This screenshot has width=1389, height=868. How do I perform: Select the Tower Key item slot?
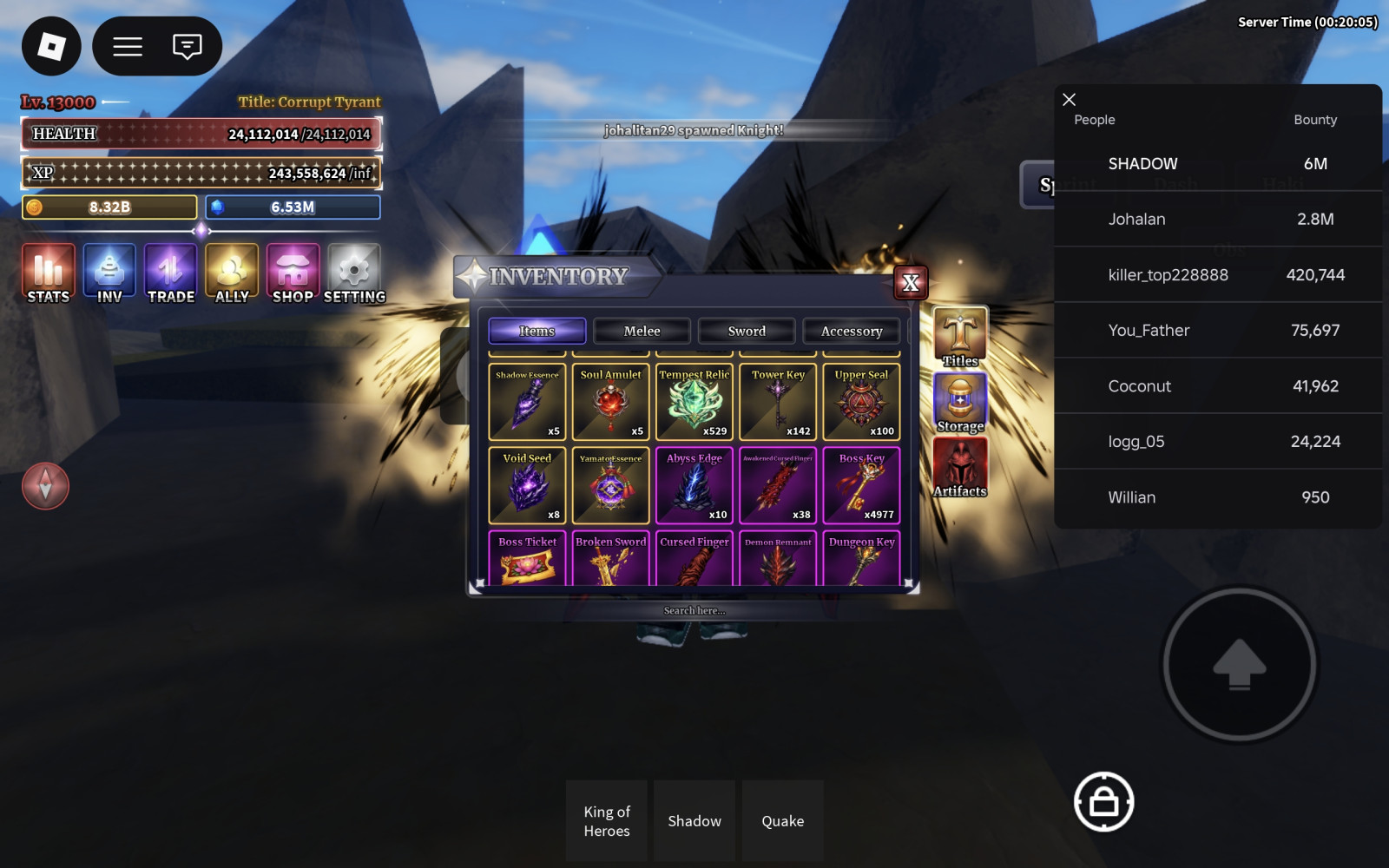pos(778,402)
